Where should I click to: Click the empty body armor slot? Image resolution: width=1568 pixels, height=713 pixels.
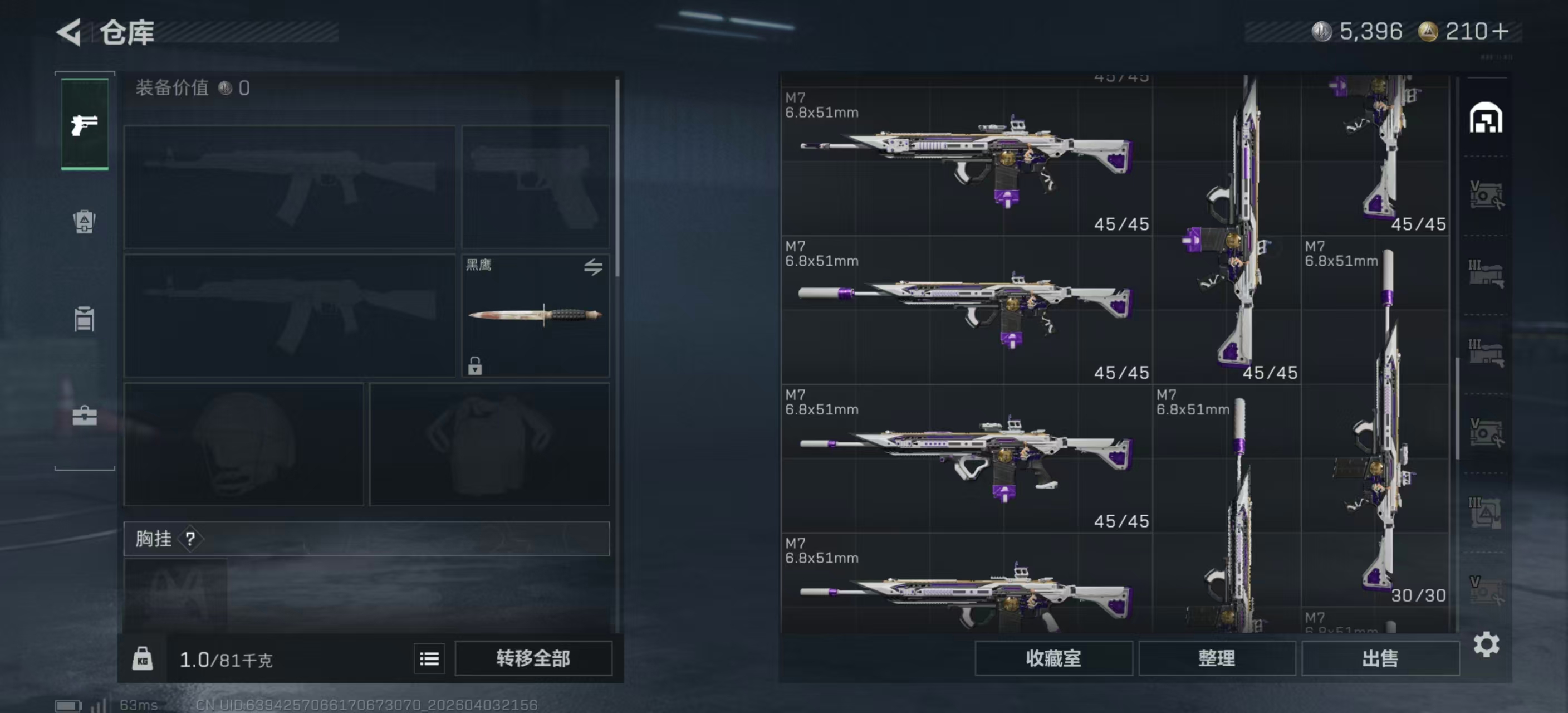489,444
